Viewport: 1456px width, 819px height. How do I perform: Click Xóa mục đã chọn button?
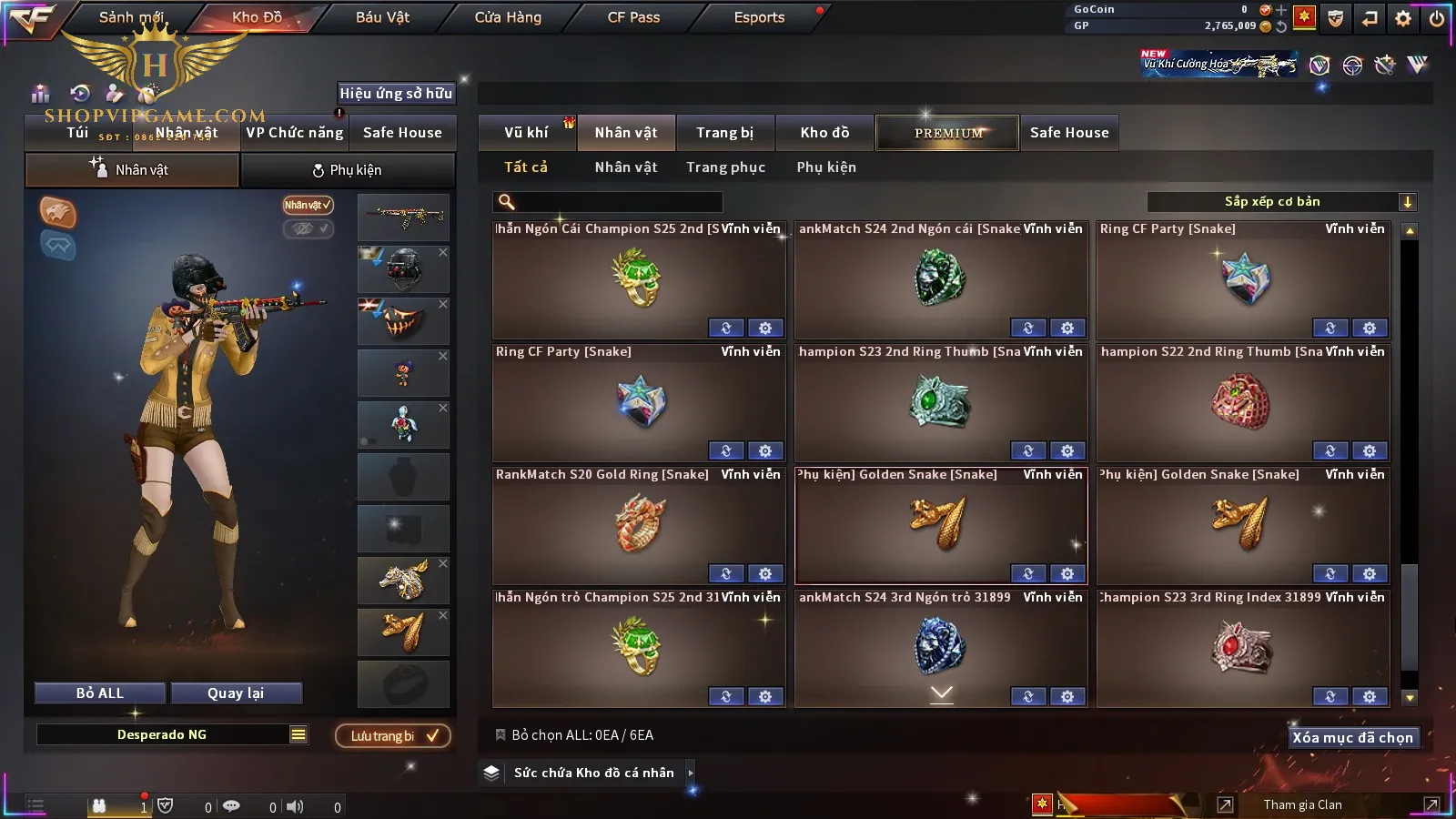point(1352,738)
